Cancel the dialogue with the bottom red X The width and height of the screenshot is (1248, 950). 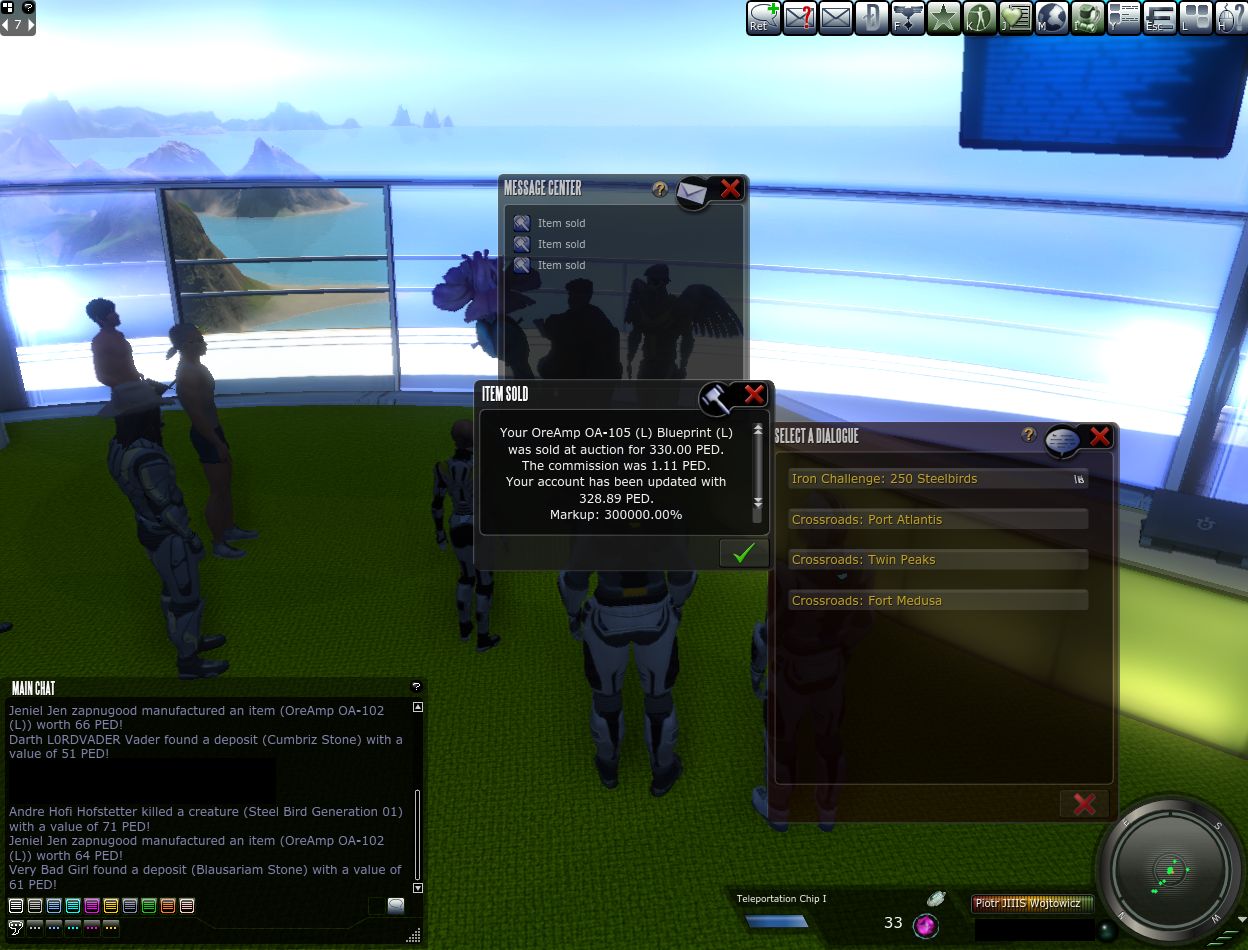coord(1084,803)
